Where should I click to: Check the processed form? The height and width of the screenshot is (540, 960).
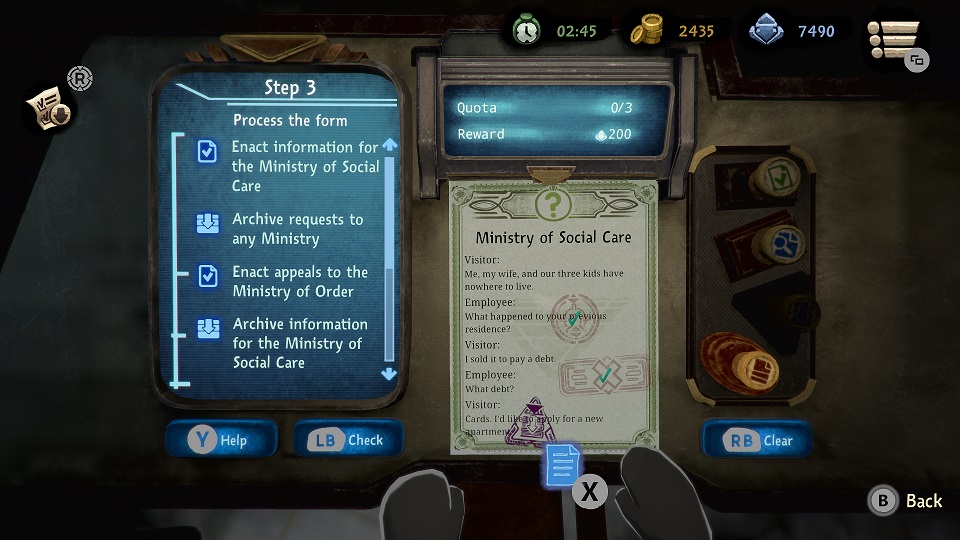coord(348,440)
